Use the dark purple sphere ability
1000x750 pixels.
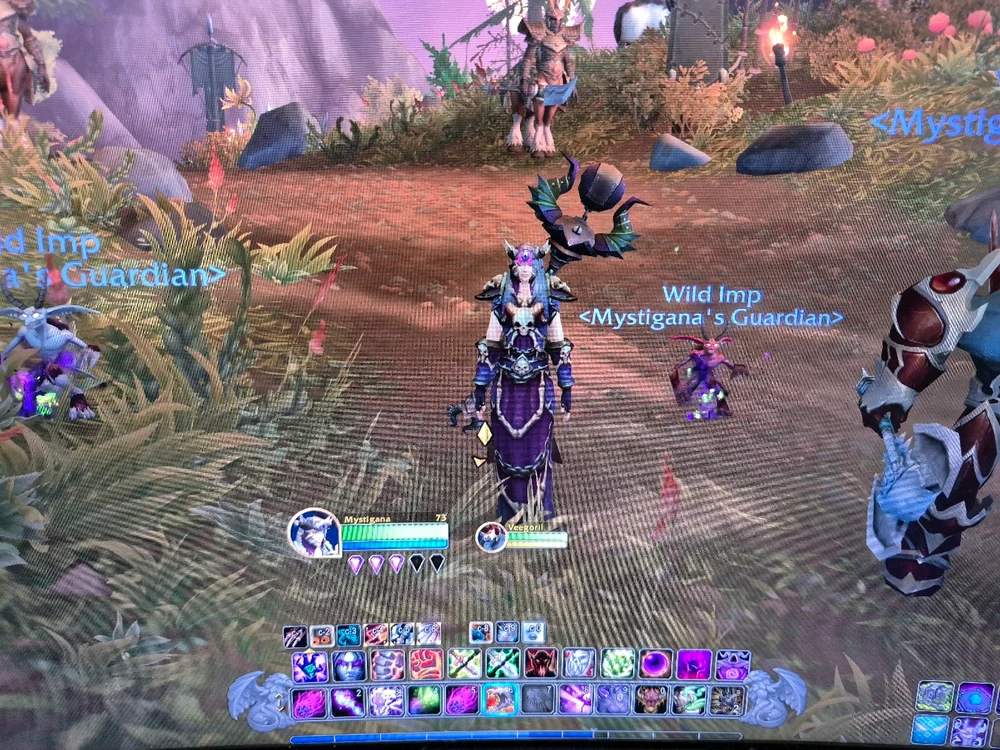click(x=656, y=663)
